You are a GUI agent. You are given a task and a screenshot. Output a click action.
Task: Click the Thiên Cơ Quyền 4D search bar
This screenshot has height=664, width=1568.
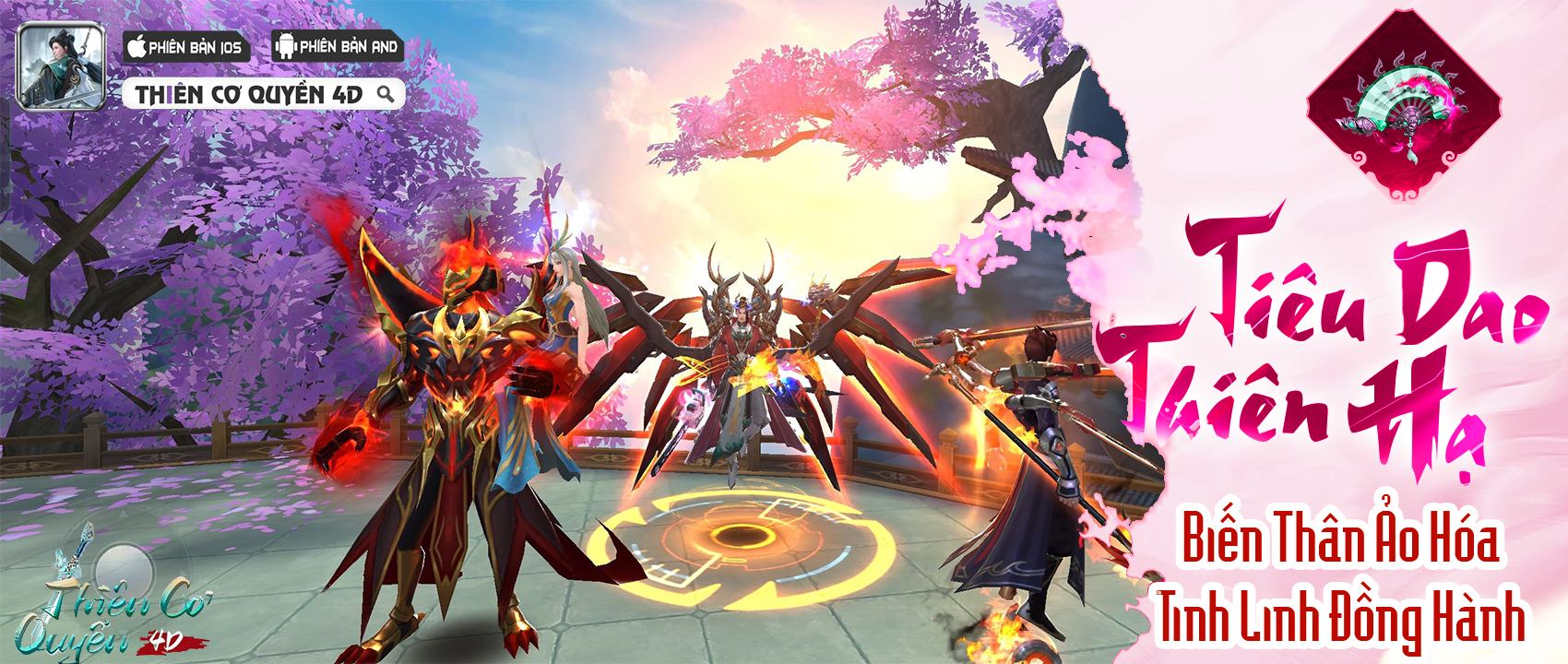coord(264,94)
